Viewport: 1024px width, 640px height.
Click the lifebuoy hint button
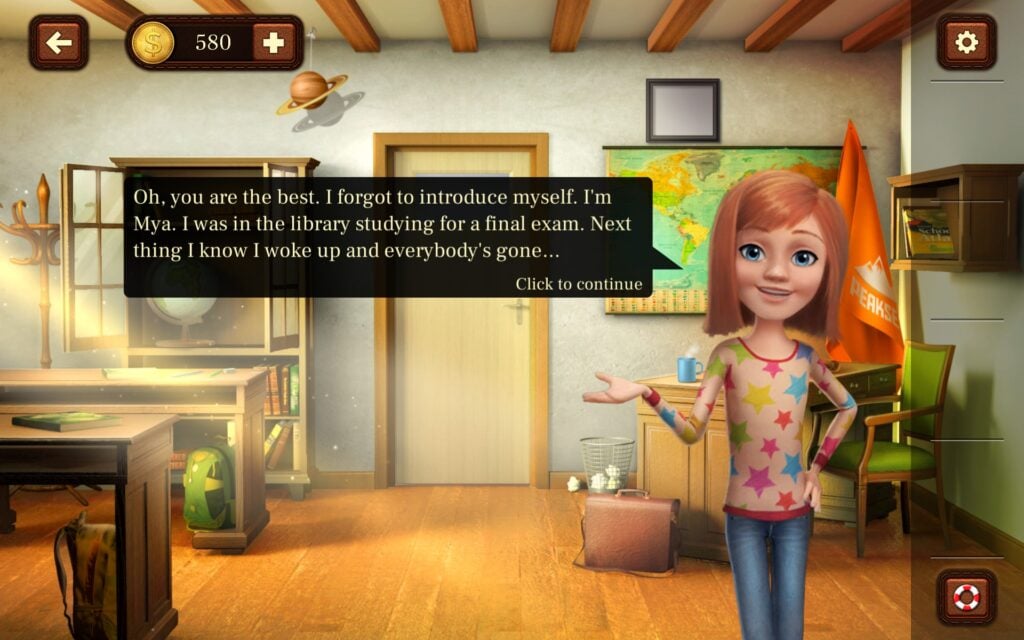click(966, 597)
